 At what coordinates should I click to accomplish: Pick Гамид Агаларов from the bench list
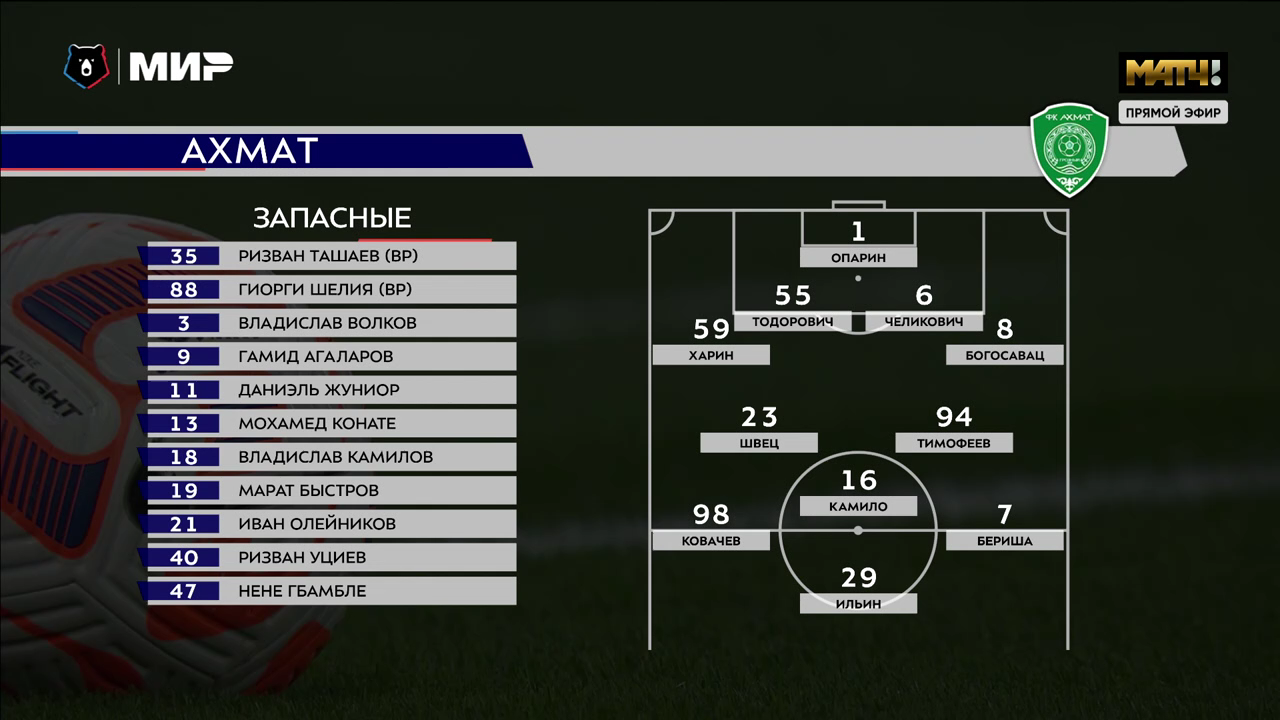click(330, 357)
